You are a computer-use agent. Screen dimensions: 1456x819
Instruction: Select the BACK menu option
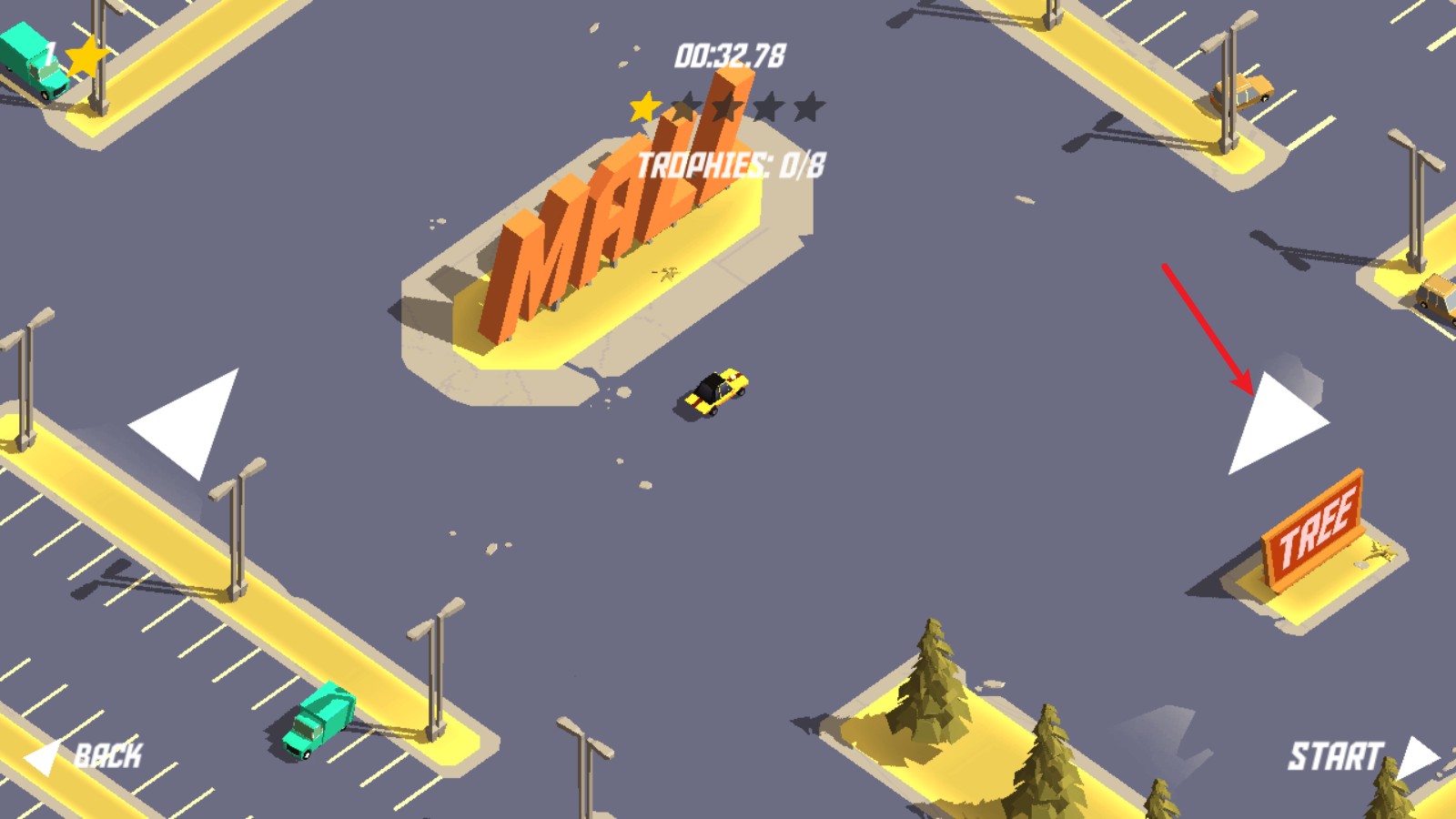coord(111,753)
